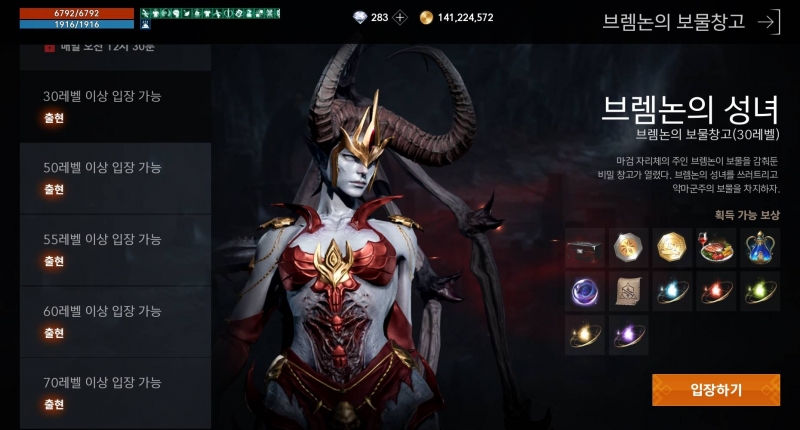Inspect the yellow glowing orb reward

585,335
